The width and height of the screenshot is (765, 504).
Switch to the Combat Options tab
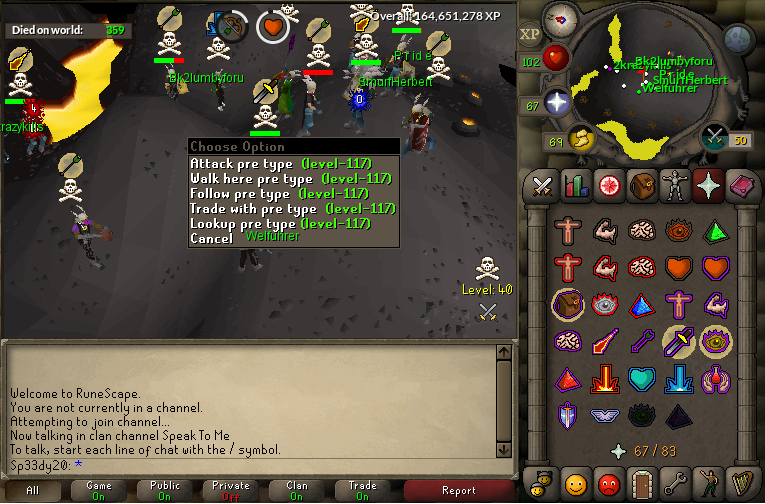tap(541, 185)
